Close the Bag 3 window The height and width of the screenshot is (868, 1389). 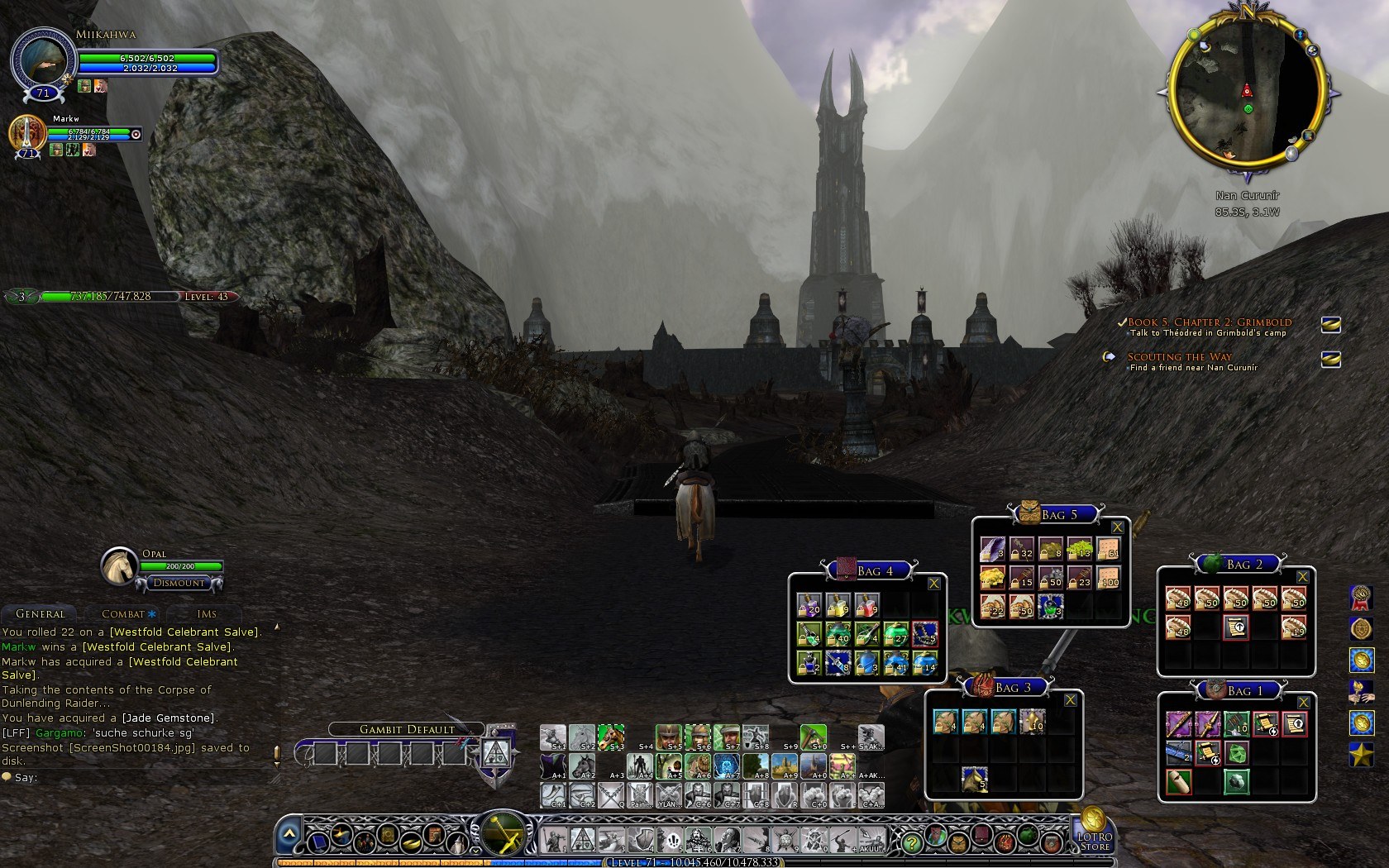click(1070, 699)
